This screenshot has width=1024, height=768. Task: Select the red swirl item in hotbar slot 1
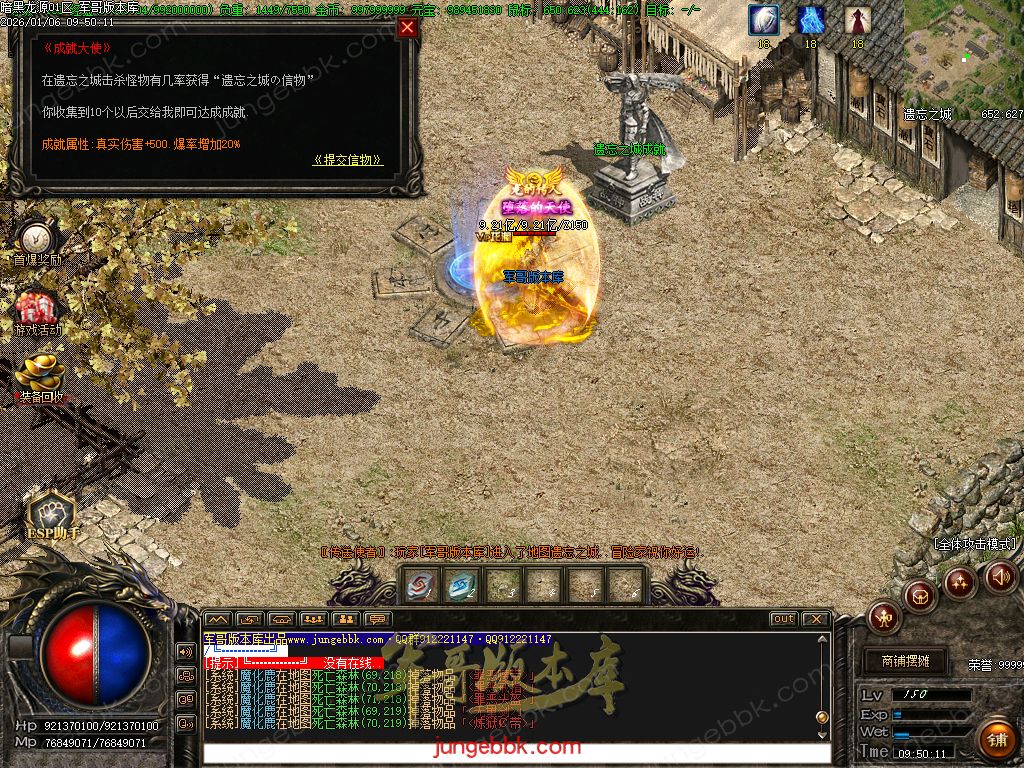tap(421, 584)
